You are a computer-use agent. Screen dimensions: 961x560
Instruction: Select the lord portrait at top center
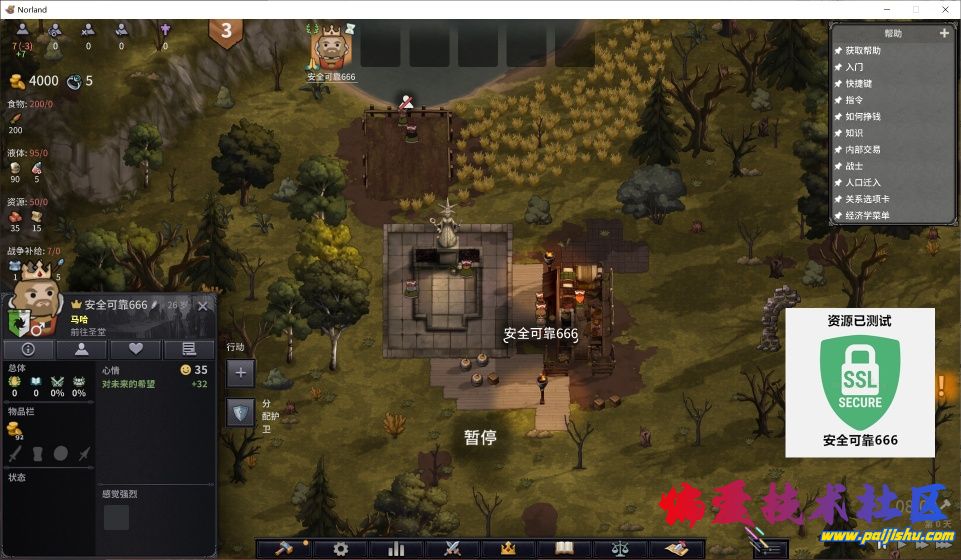[x=331, y=47]
